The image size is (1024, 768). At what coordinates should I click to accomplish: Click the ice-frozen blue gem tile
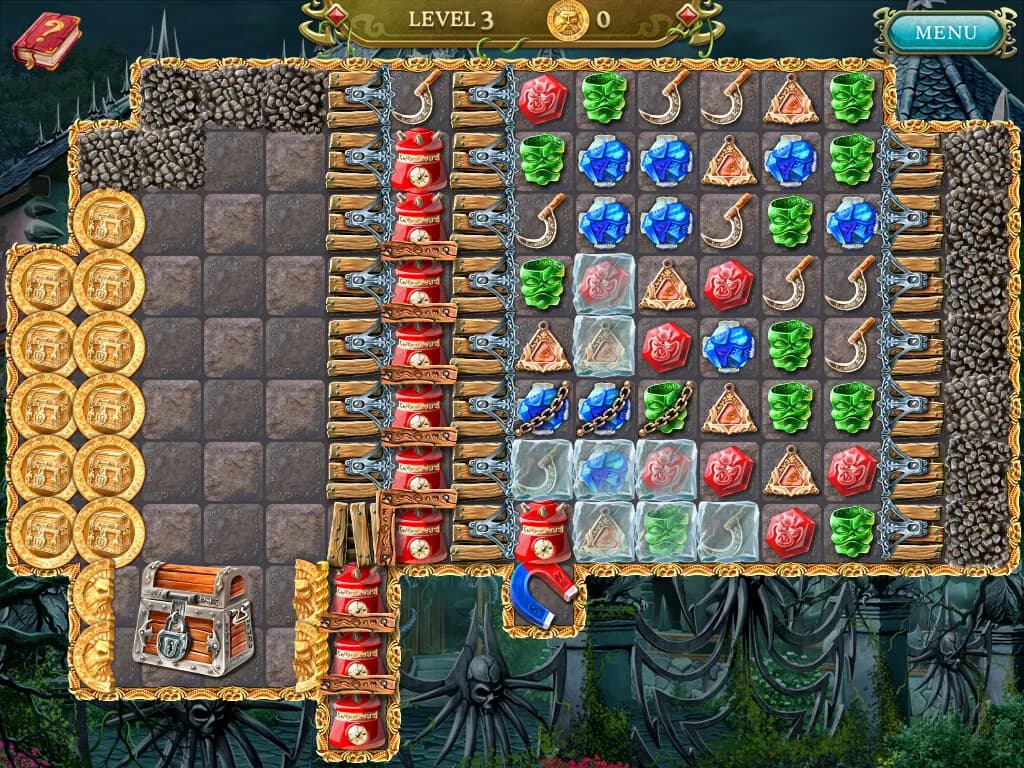tap(604, 469)
